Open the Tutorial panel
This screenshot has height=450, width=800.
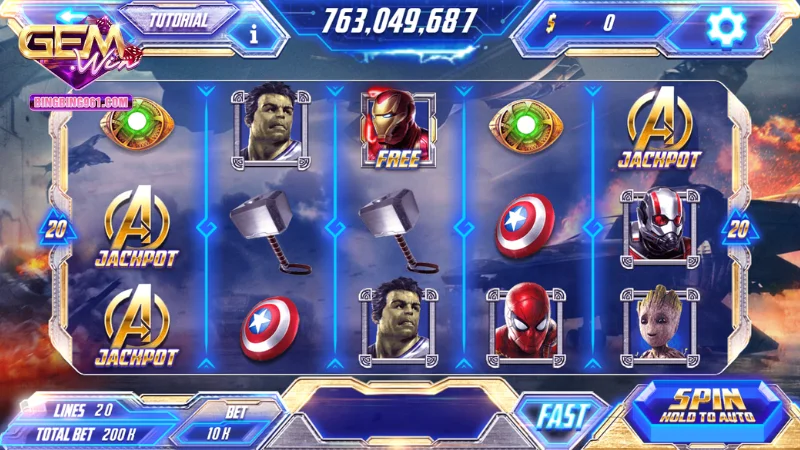point(179,20)
